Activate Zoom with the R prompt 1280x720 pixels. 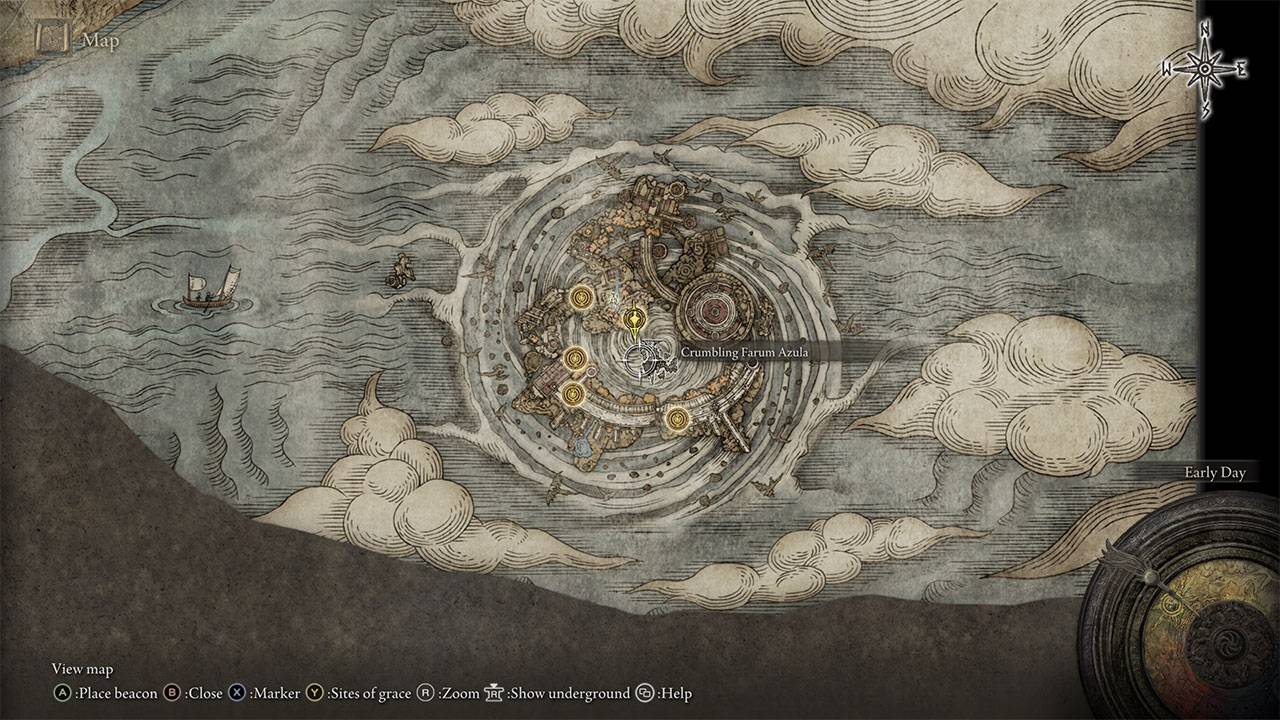pyautogui.click(x=425, y=693)
